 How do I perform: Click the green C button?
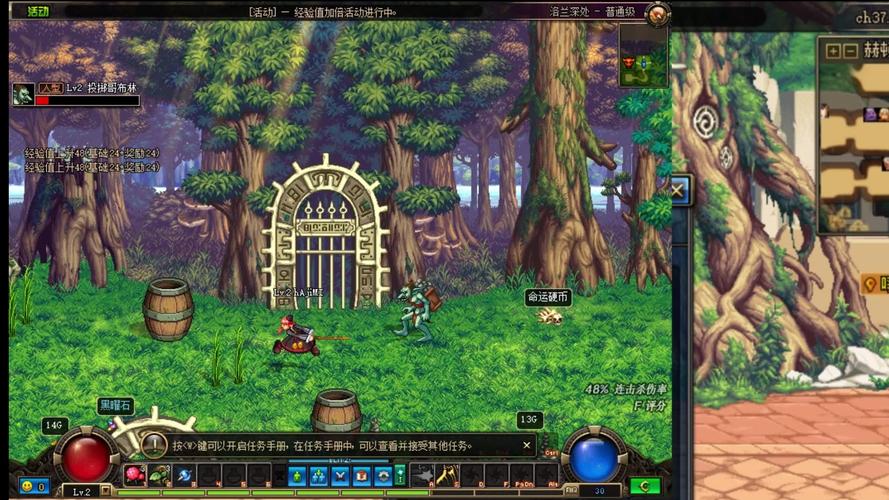644,487
